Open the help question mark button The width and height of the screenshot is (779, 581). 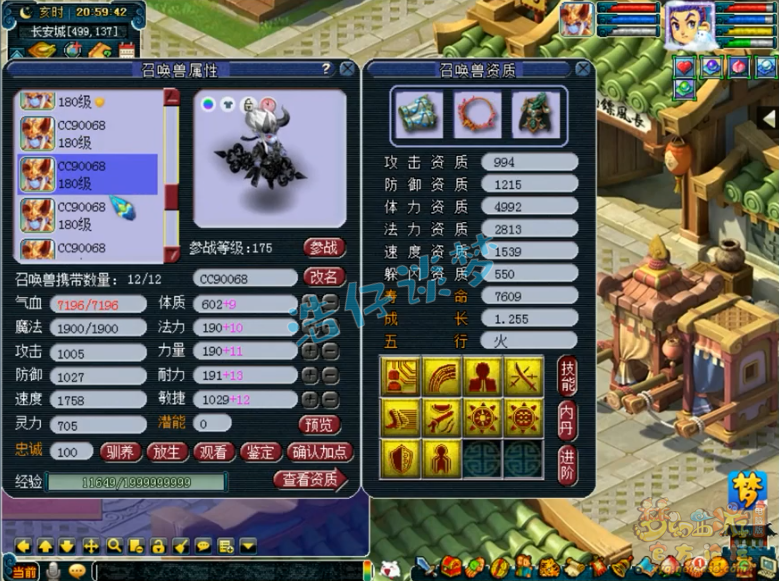click(326, 69)
